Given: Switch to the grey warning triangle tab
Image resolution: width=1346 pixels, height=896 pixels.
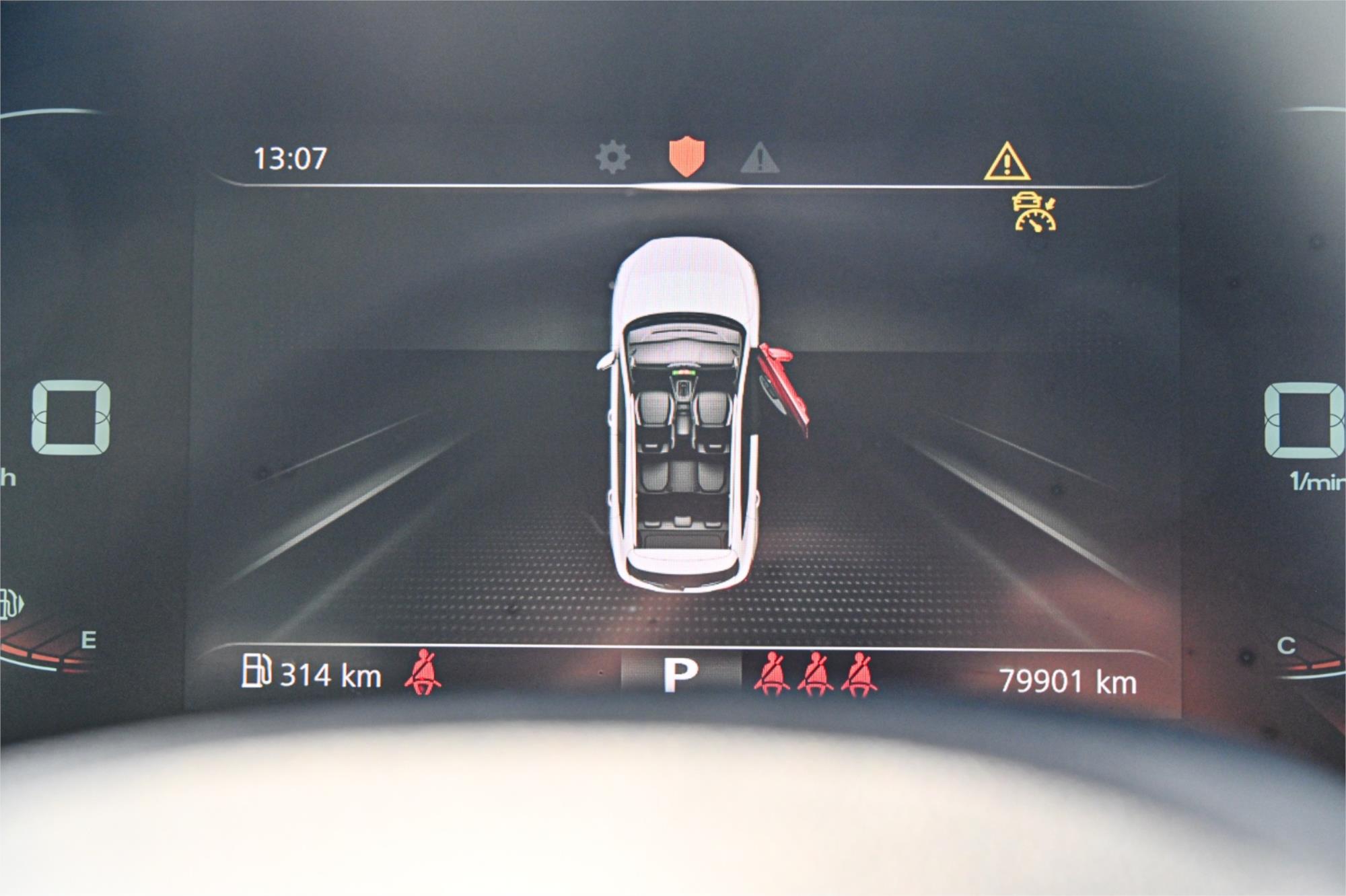Looking at the screenshot, I should (x=760, y=159).
